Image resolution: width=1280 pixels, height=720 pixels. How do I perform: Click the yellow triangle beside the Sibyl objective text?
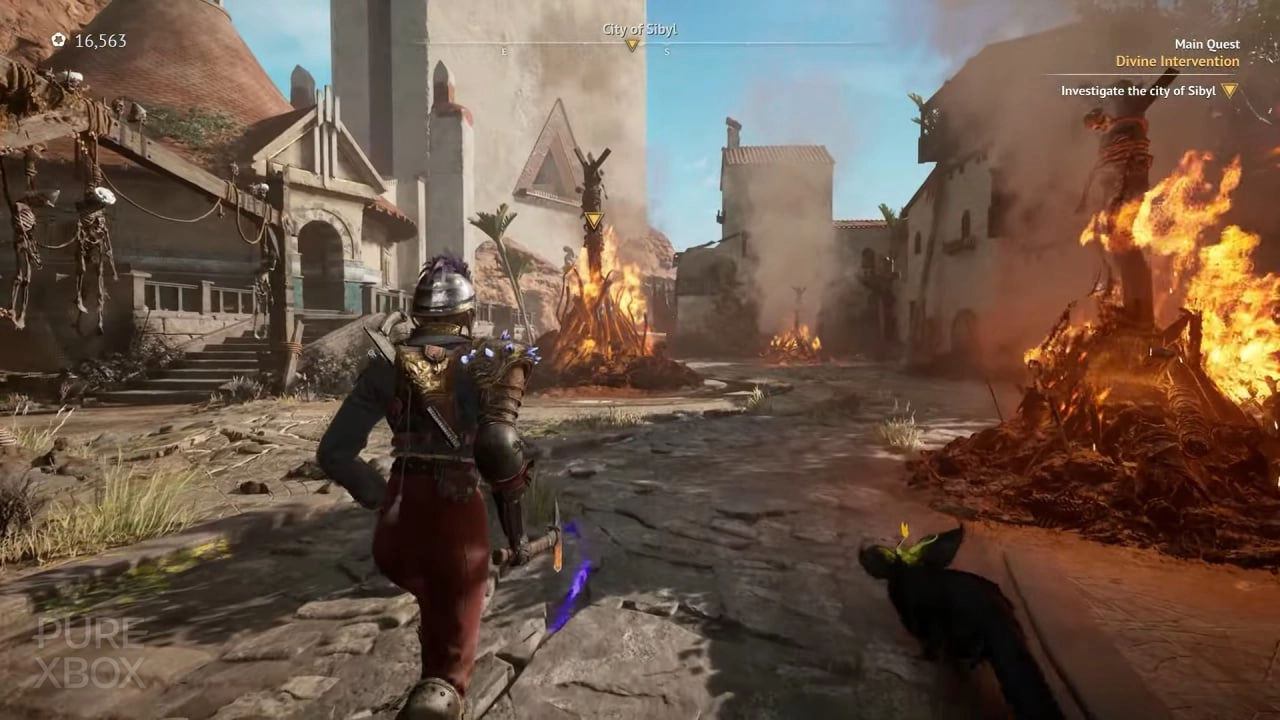tap(1231, 90)
